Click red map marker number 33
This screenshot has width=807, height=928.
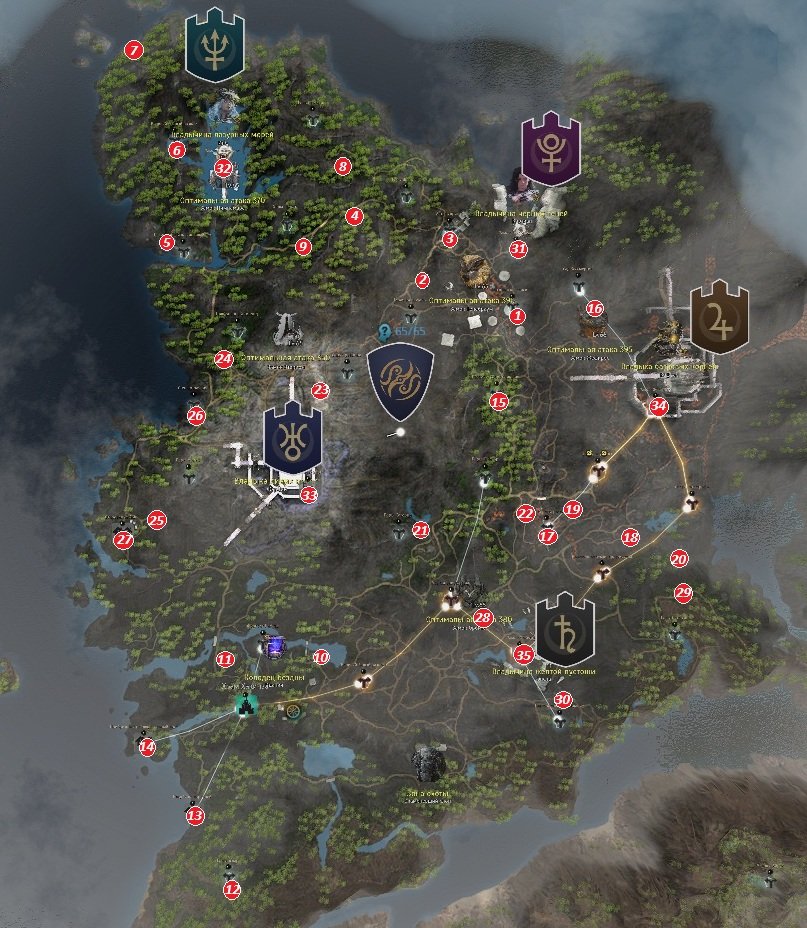pyautogui.click(x=309, y=494)
